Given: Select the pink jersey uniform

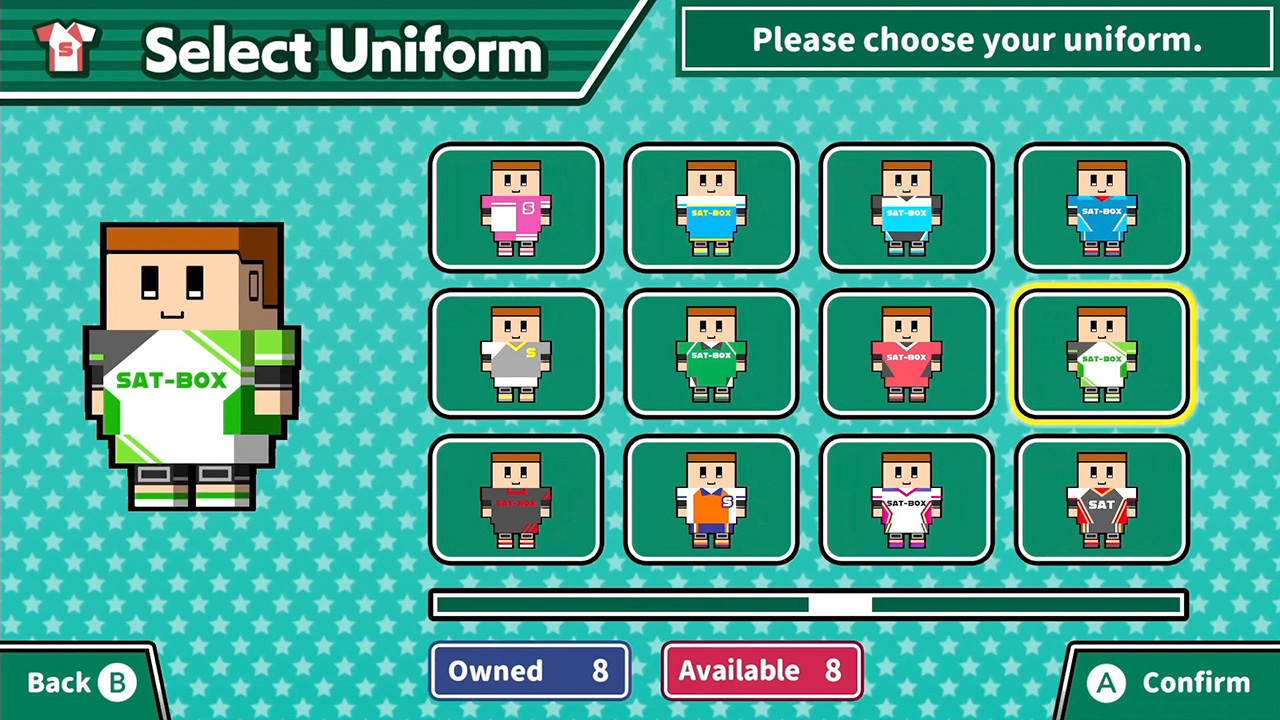Looking at the screenshot, I should 516,208.
